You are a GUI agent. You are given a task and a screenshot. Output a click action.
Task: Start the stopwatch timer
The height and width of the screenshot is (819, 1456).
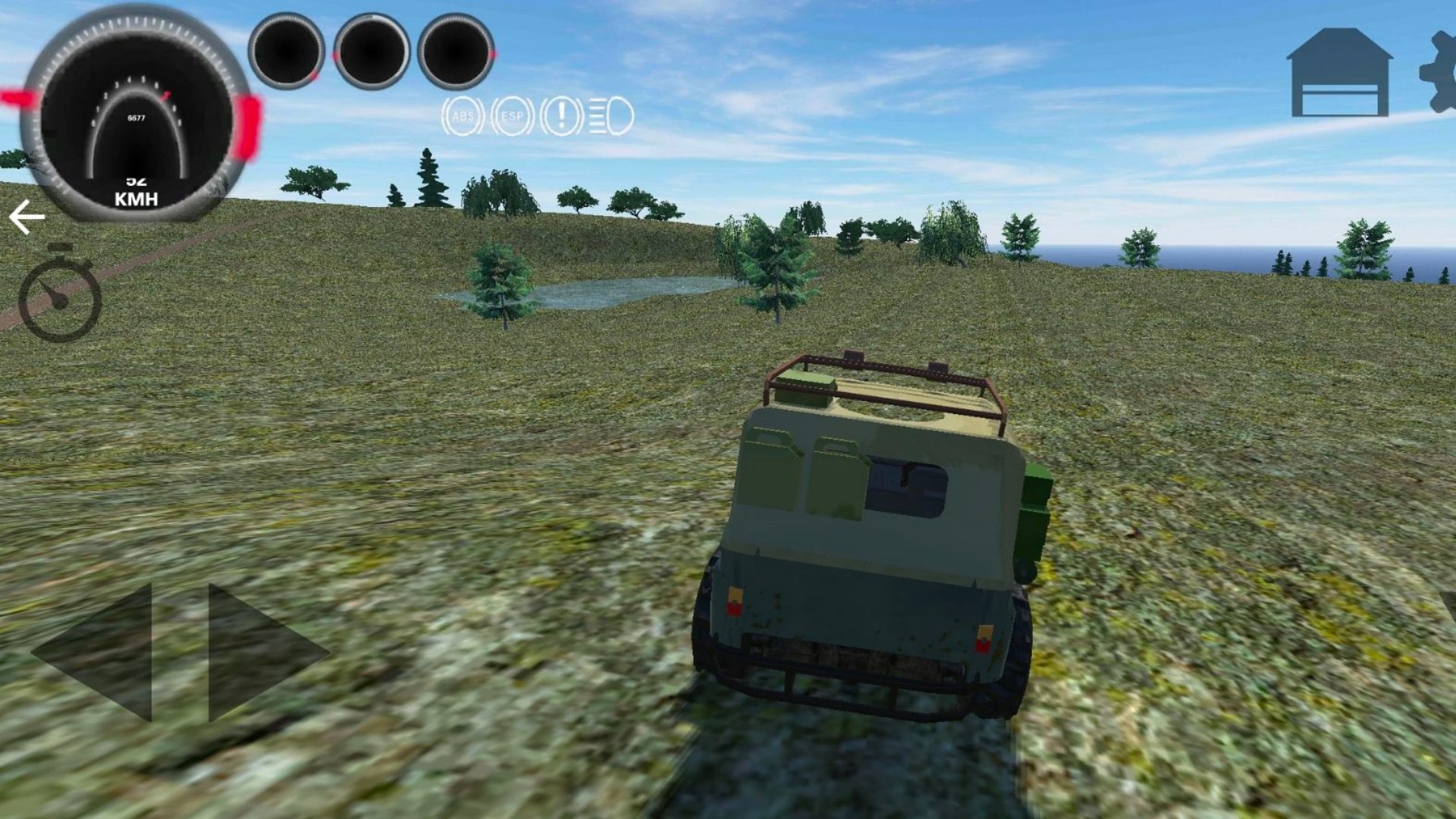pyautogui.click(x=60, y=294)
